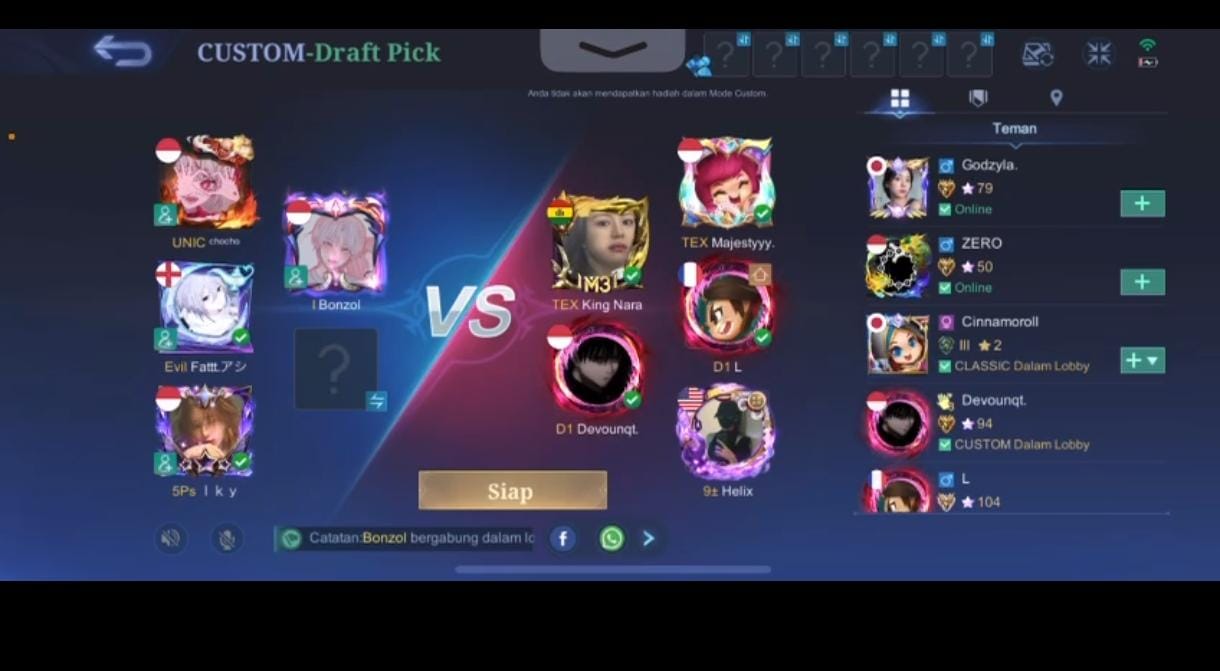Toggle the muted speaker icon

[x=171, y=539]
